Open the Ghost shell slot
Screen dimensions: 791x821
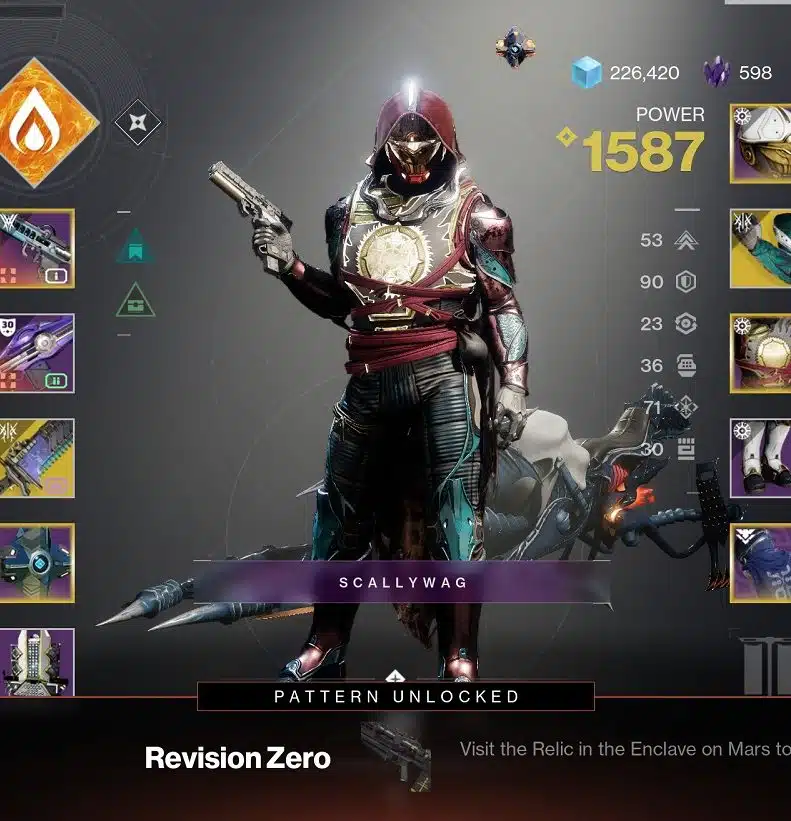pyautogui.click(x=36, y=562)
